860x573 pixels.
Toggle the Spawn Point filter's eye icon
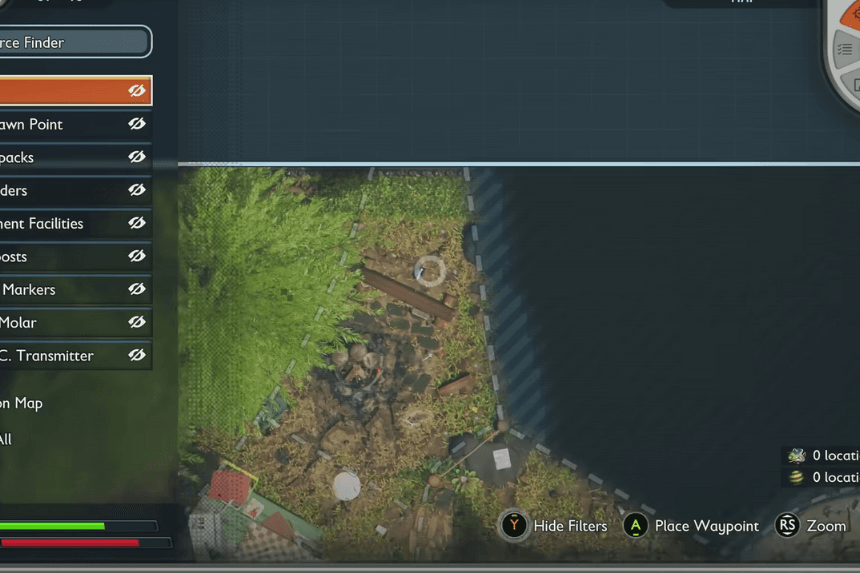coord(137,124)
